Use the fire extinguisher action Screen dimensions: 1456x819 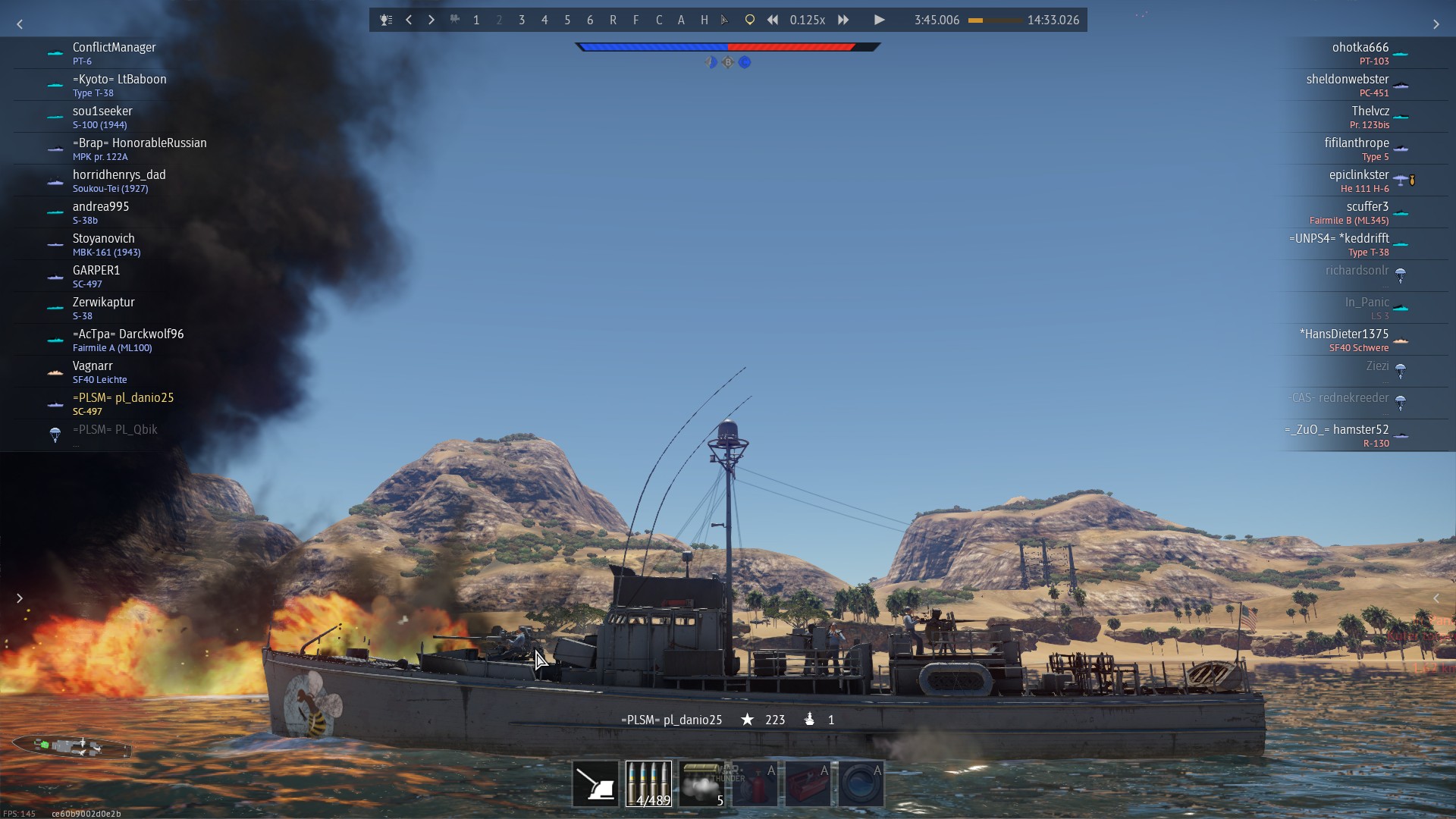755,783
